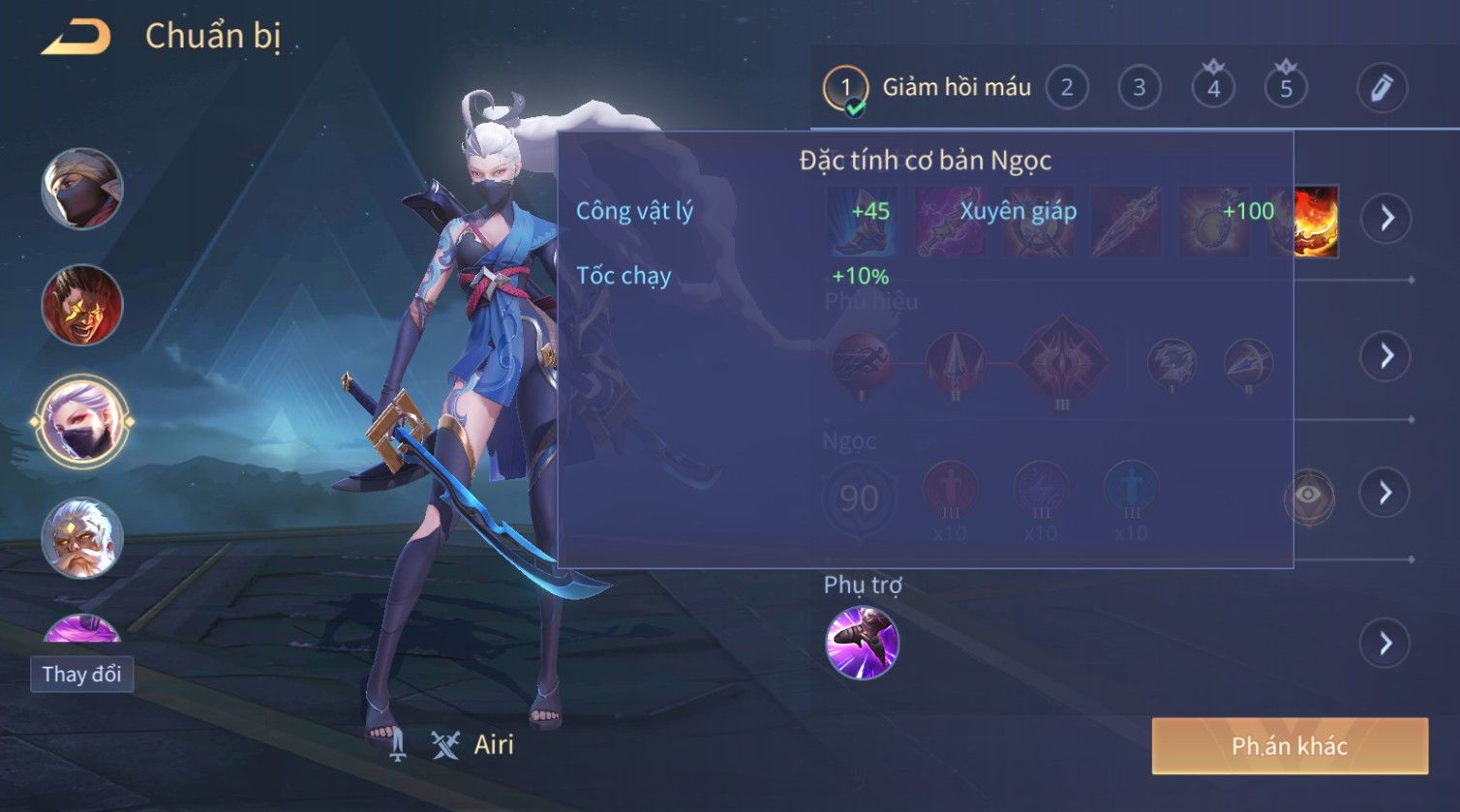The width and height of the screenshot is (1460, 812).
Task: Toggle the rune stats eye icon
Action: 1308,496
